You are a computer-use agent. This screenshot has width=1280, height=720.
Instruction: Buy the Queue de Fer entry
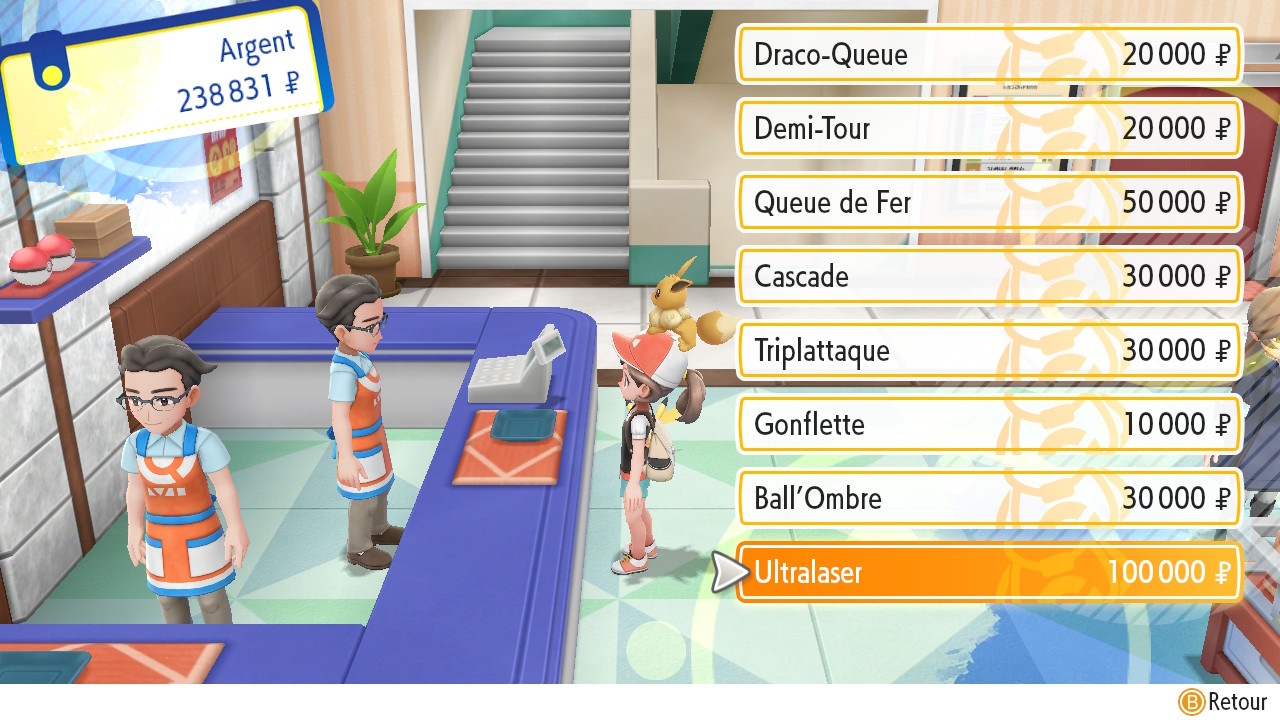click(988, 202)
